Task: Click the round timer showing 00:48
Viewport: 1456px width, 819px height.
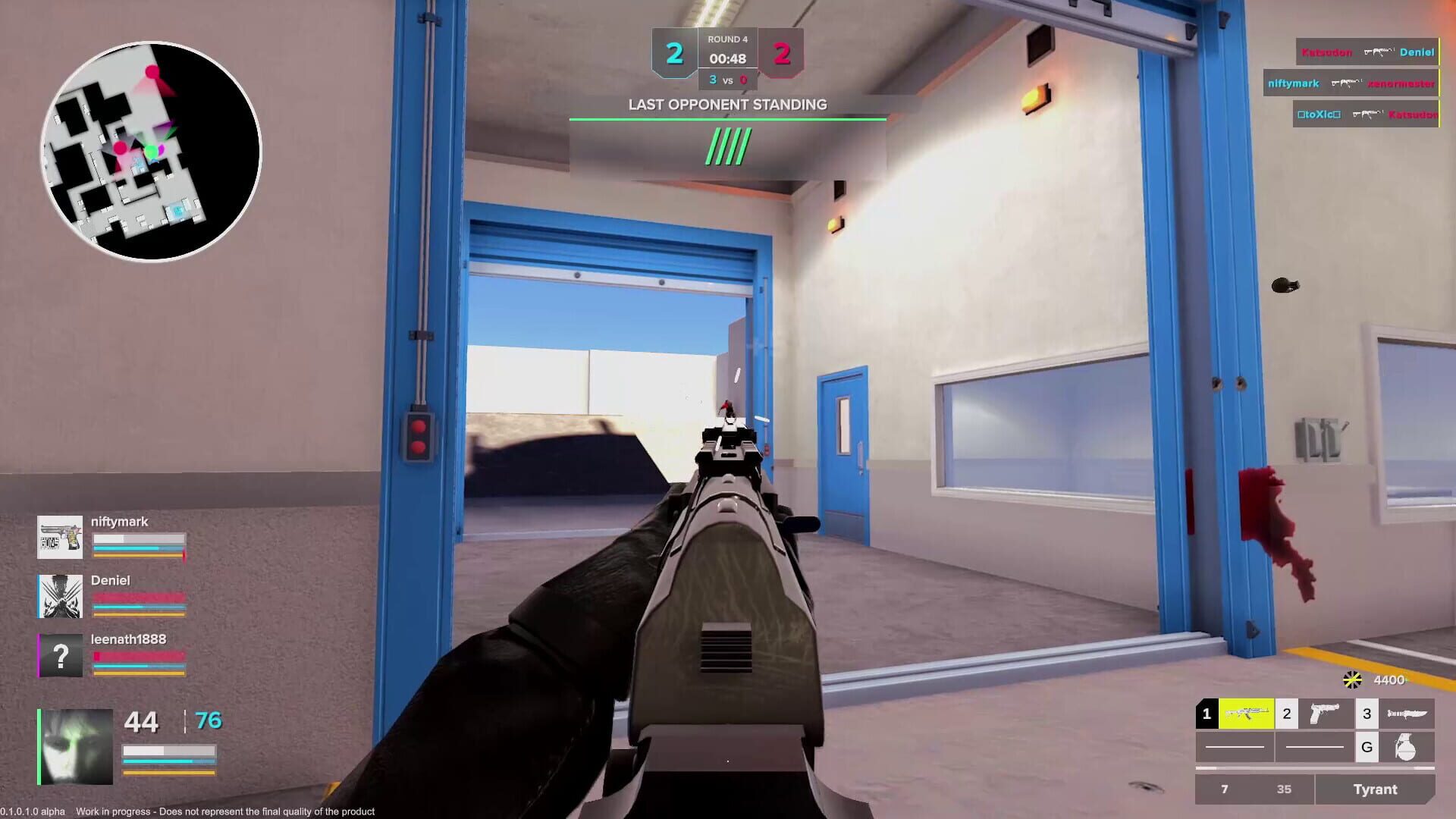Action: pos(728,58)
